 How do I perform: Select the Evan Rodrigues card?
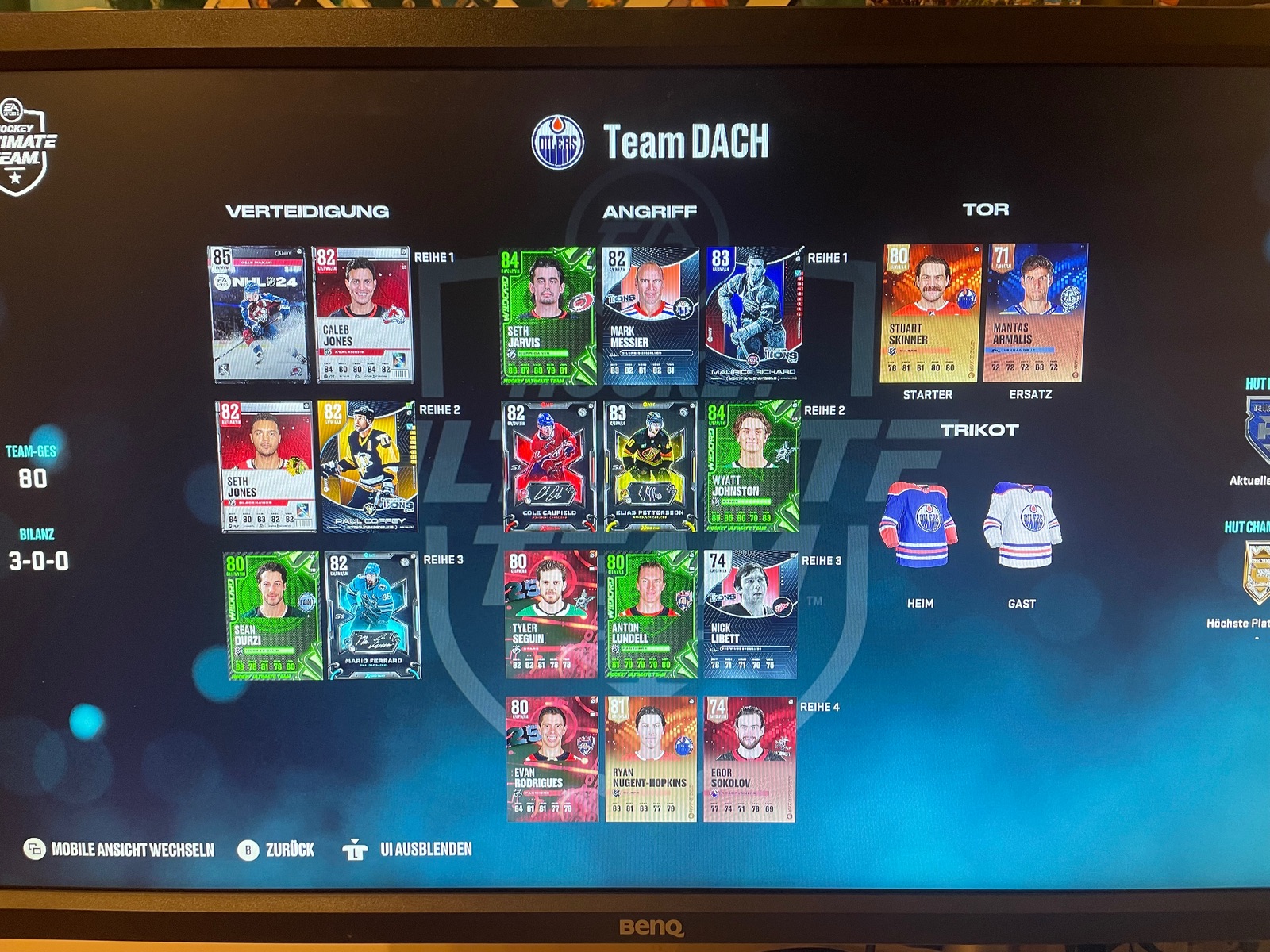click(552, 759)
